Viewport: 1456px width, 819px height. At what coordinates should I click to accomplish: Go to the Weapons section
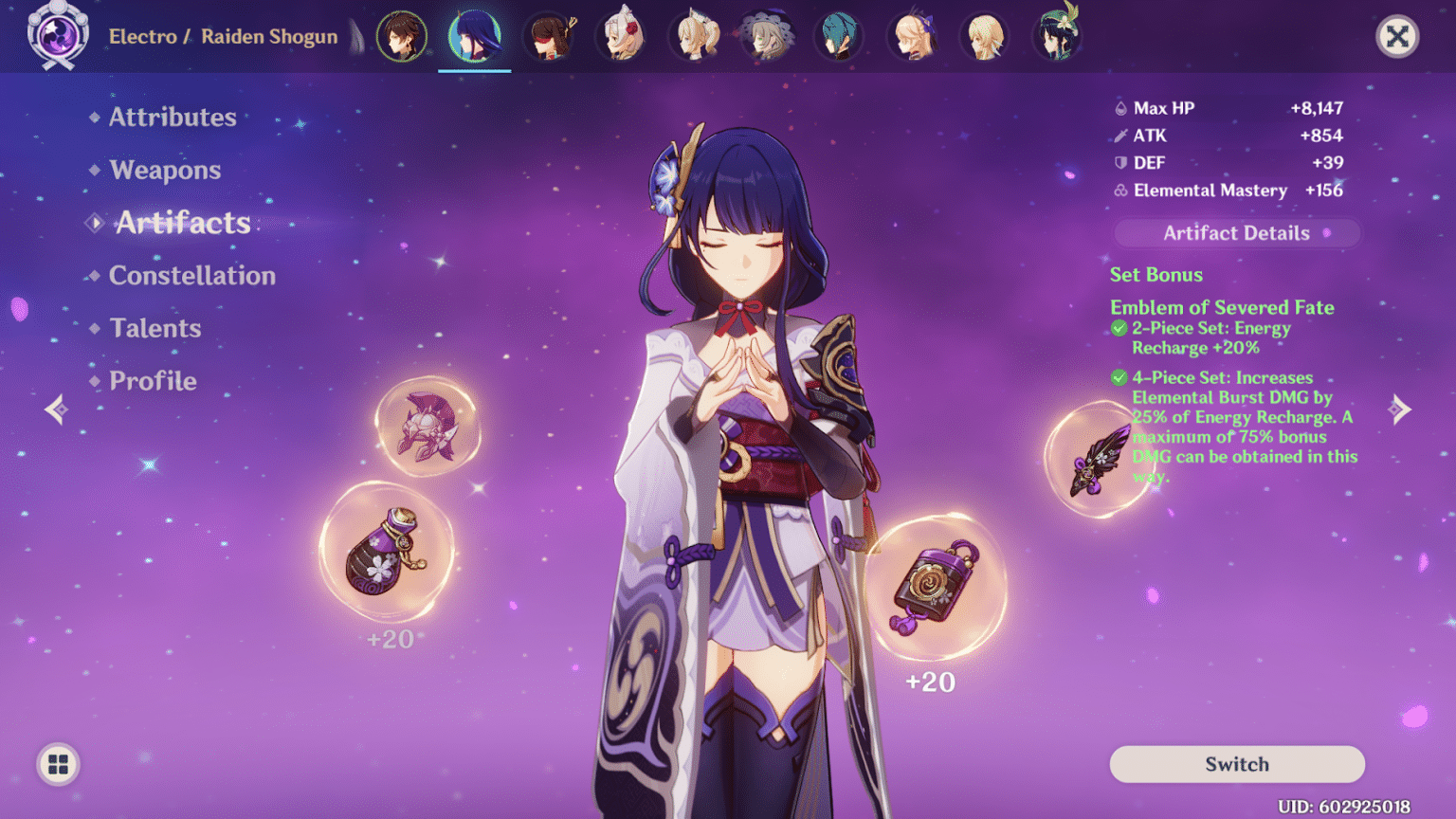tap(165, 171)
